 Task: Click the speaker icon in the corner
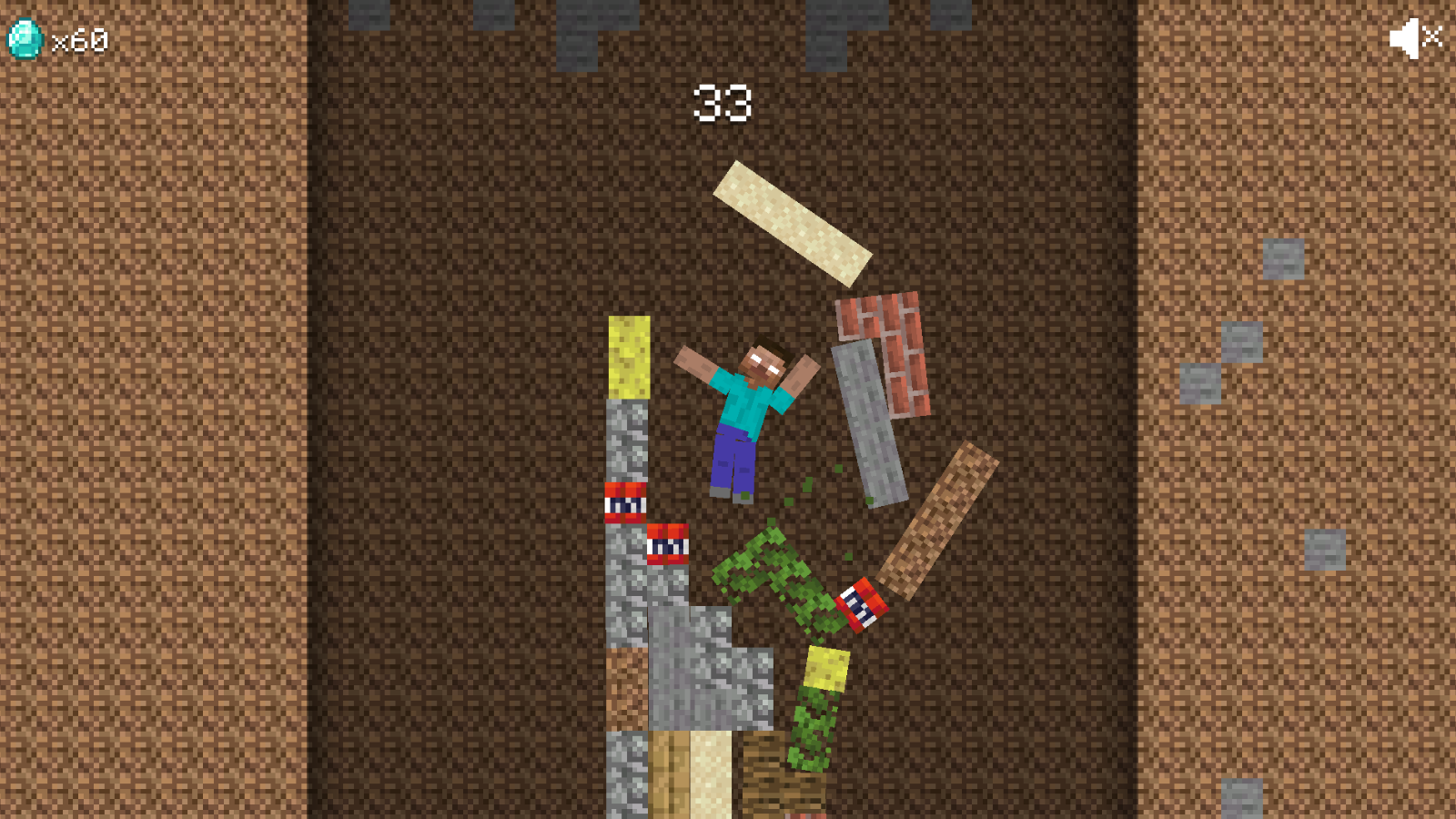click(x=1406, y=37)
